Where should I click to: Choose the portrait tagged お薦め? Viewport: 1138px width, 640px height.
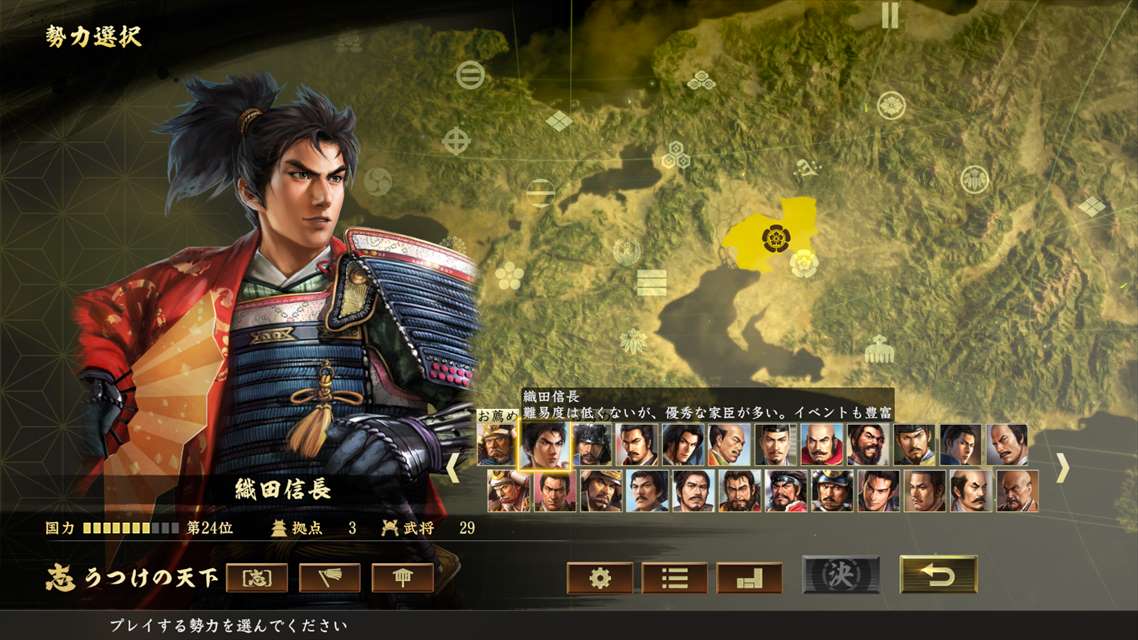coord(497,445)
